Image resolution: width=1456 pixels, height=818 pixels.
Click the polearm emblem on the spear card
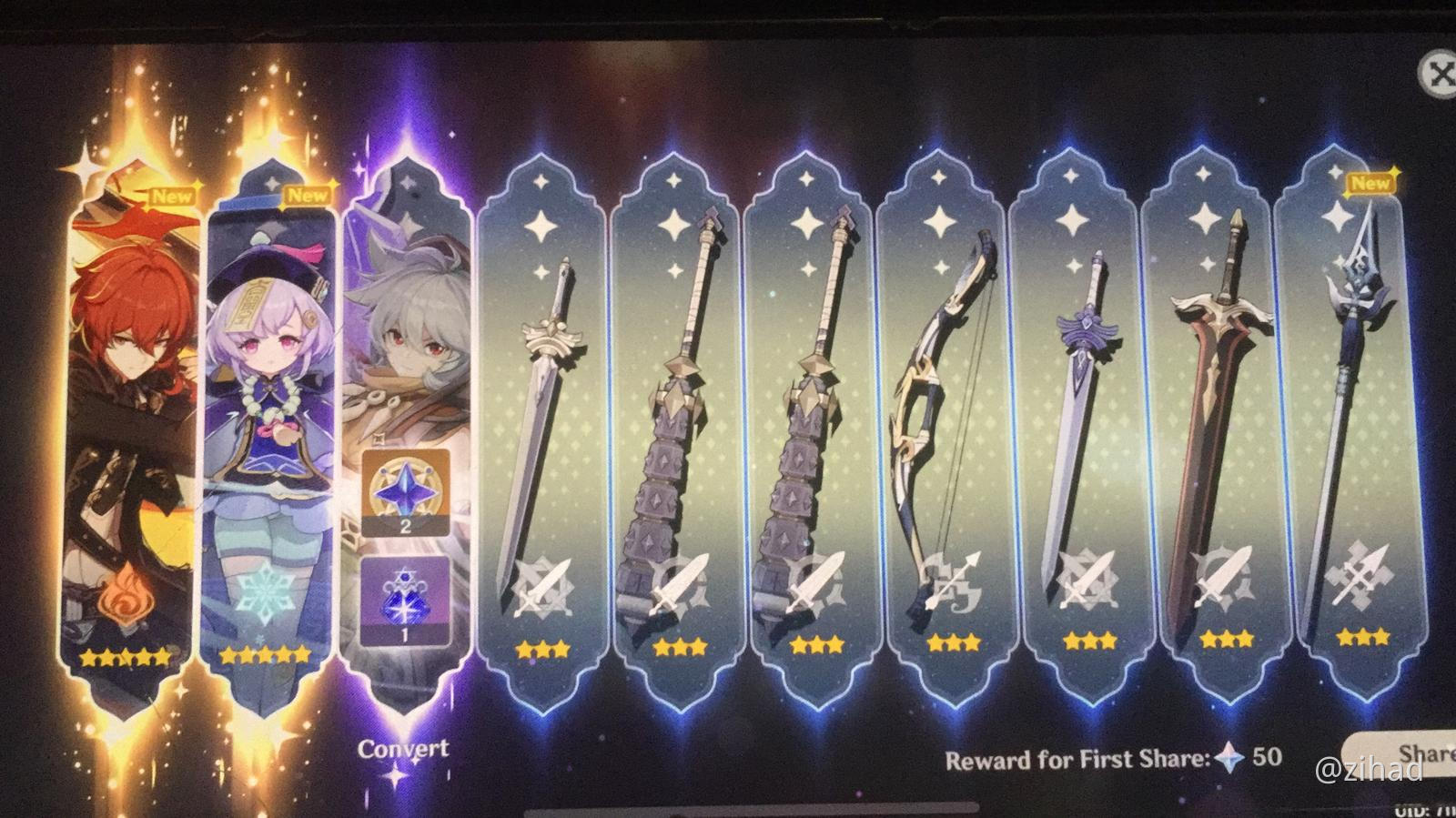(x=1357, y=575)
